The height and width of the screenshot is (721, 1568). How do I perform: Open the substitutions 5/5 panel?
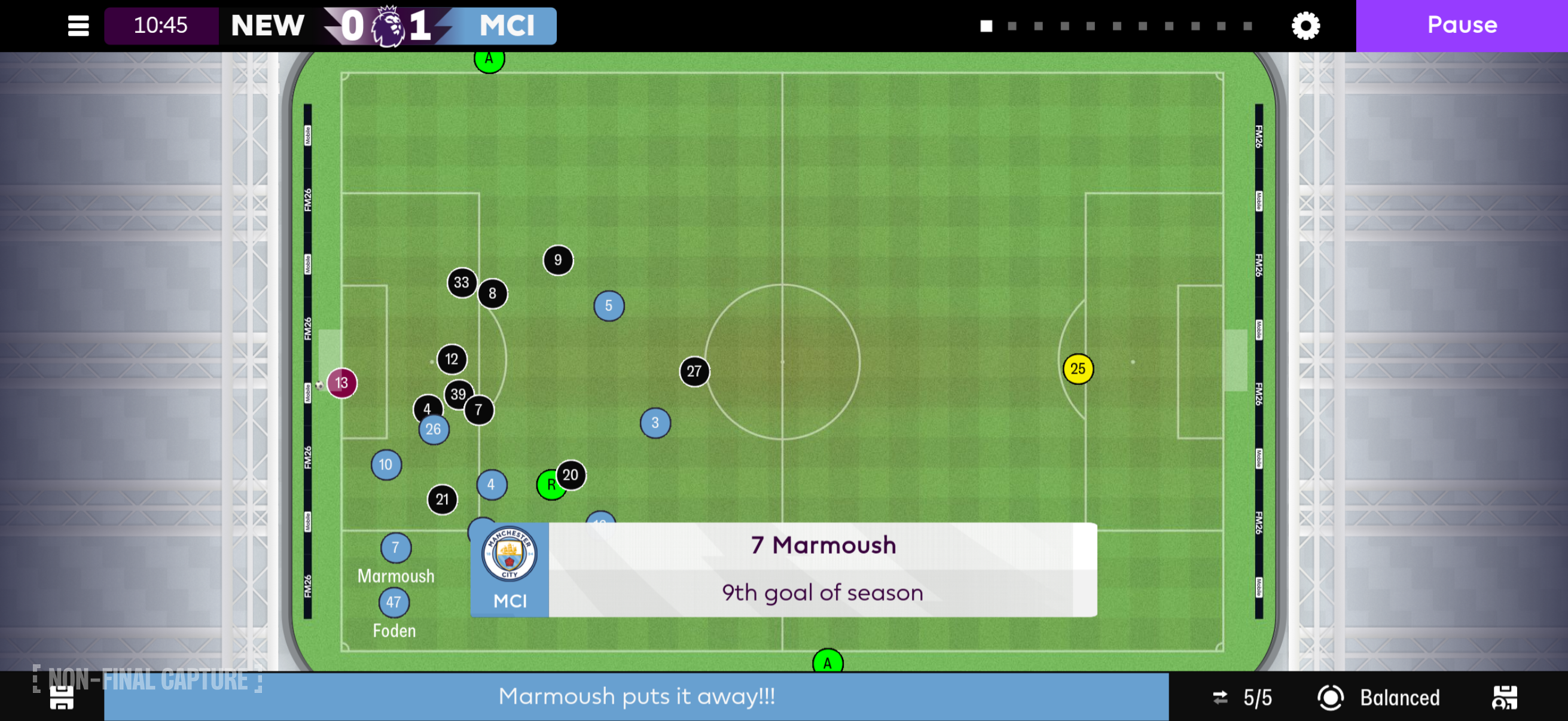pos(1241,697)
